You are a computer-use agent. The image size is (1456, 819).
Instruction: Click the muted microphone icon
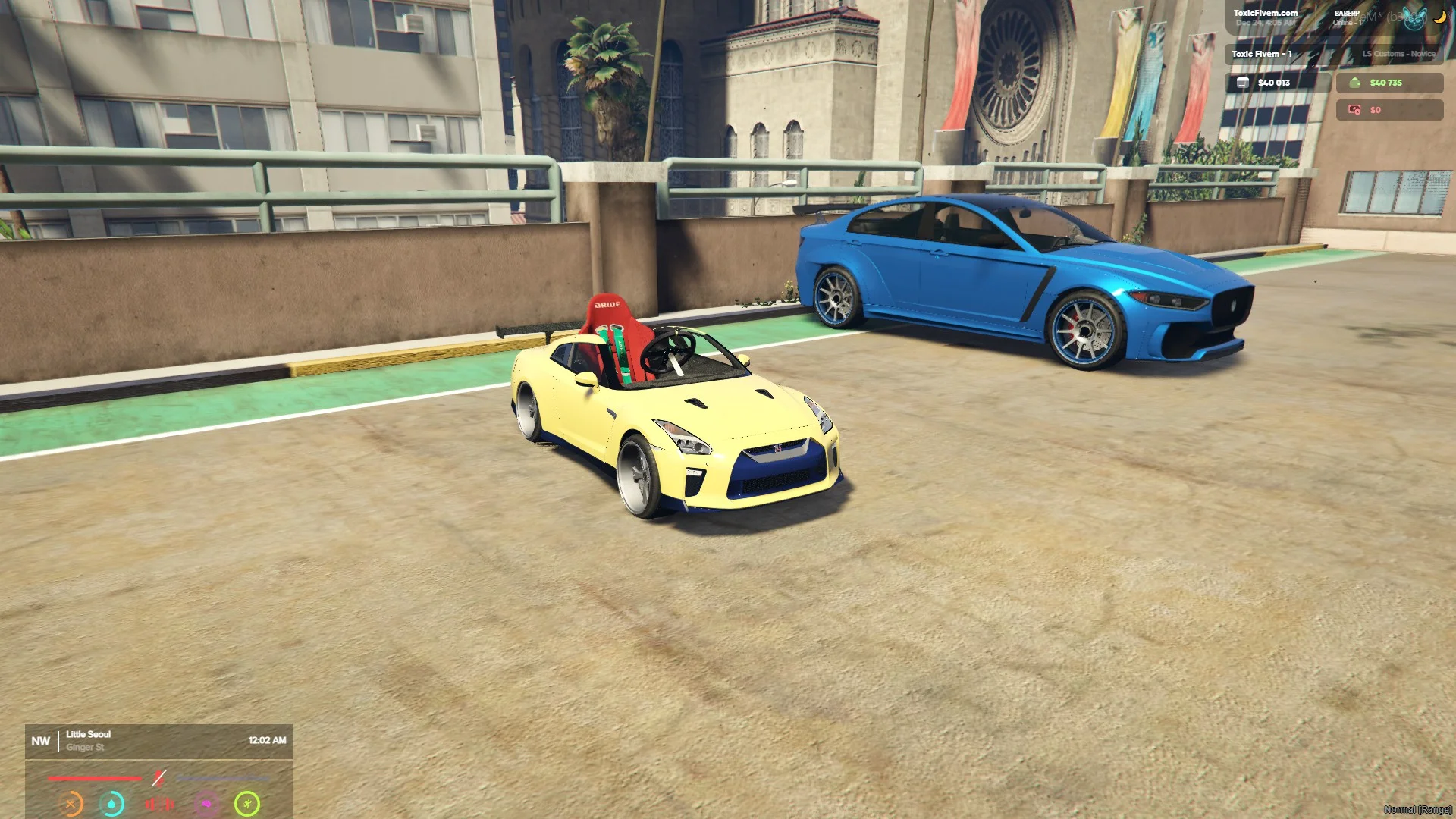[158, 778]
